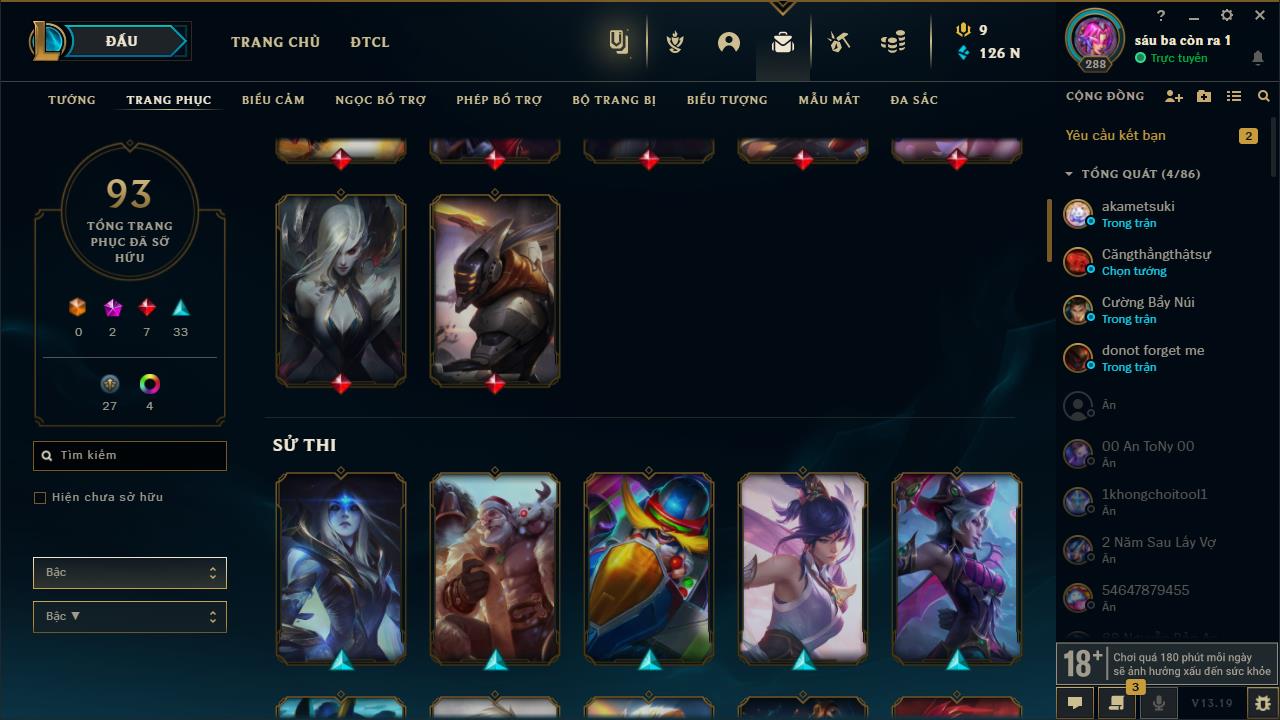The image size is (1280, 720).
Task: Open the first 'Bậc' dropdown filter
Action: point(129,572)
